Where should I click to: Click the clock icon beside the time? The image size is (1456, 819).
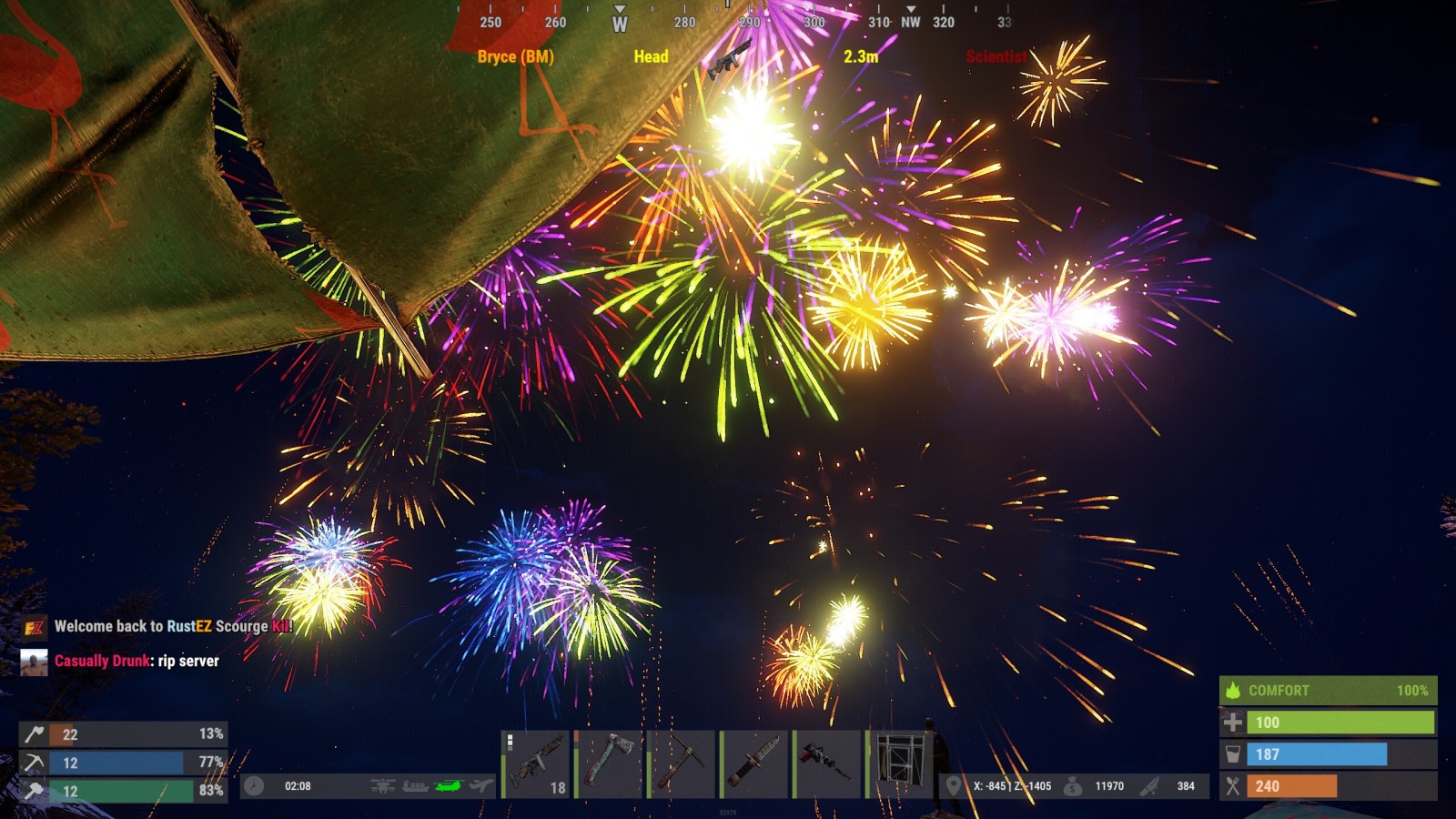click(254, 786)
